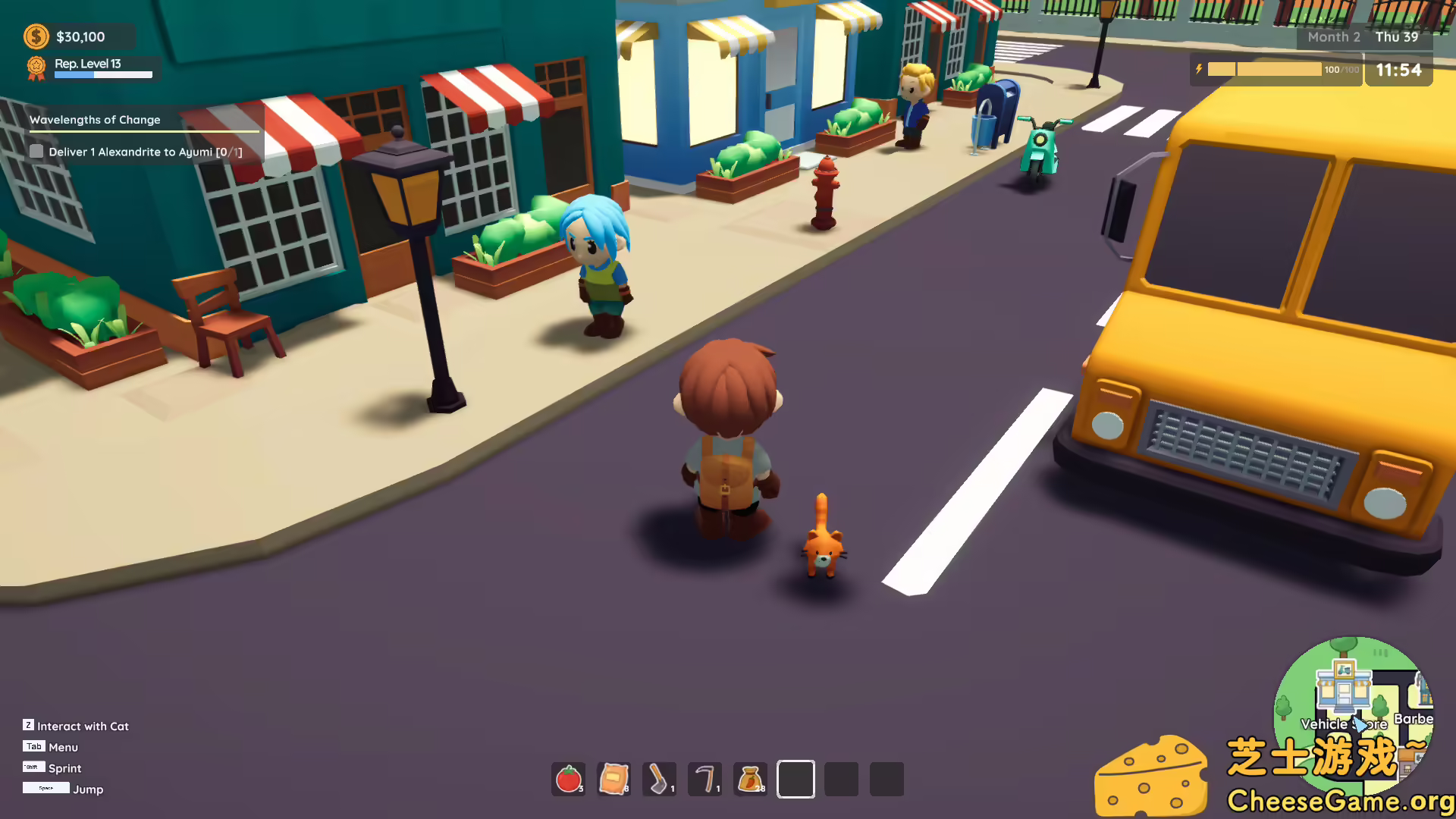Click the gold coin icon beside $30,100

35,36
